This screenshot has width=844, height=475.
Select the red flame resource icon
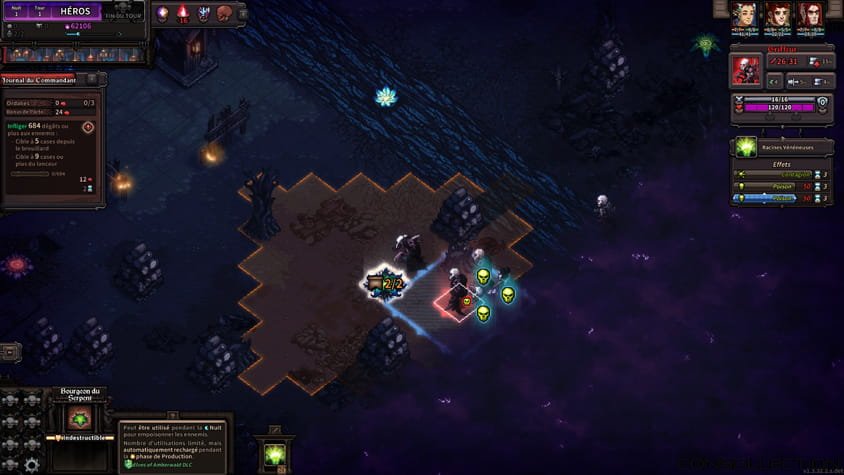coord(183,12)
